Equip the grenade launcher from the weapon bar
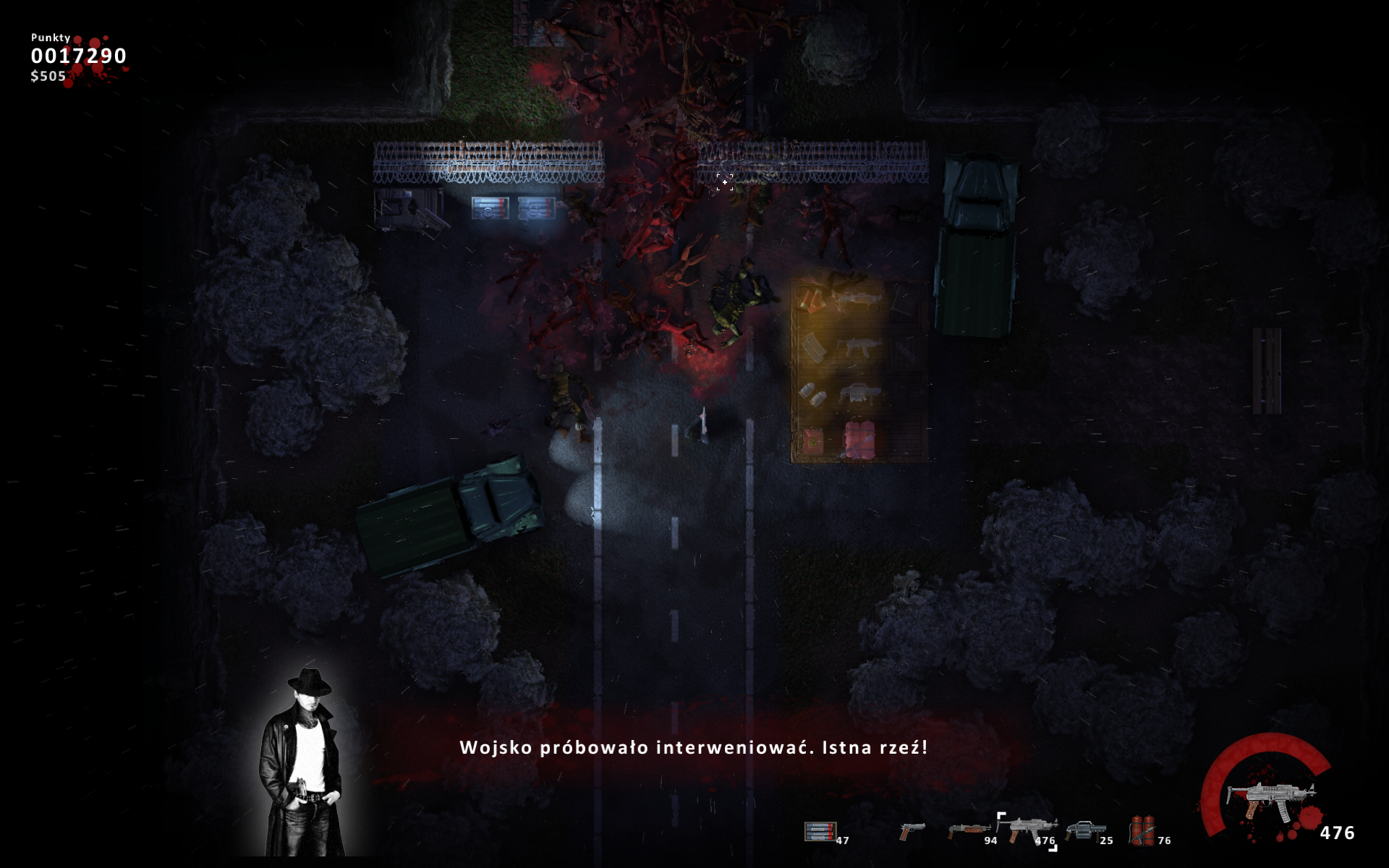 (x=1085, y=830)
